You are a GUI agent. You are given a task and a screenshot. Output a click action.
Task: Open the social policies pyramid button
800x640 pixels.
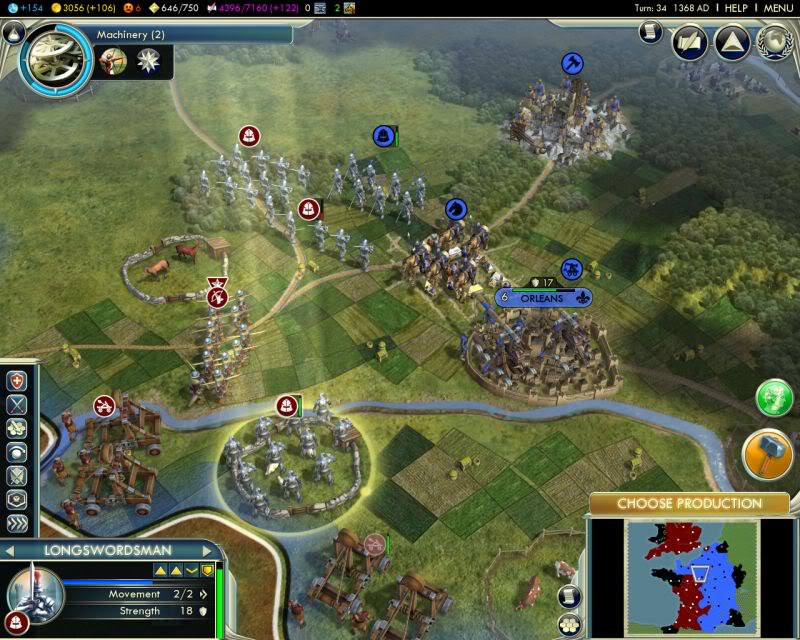point(732,42)
